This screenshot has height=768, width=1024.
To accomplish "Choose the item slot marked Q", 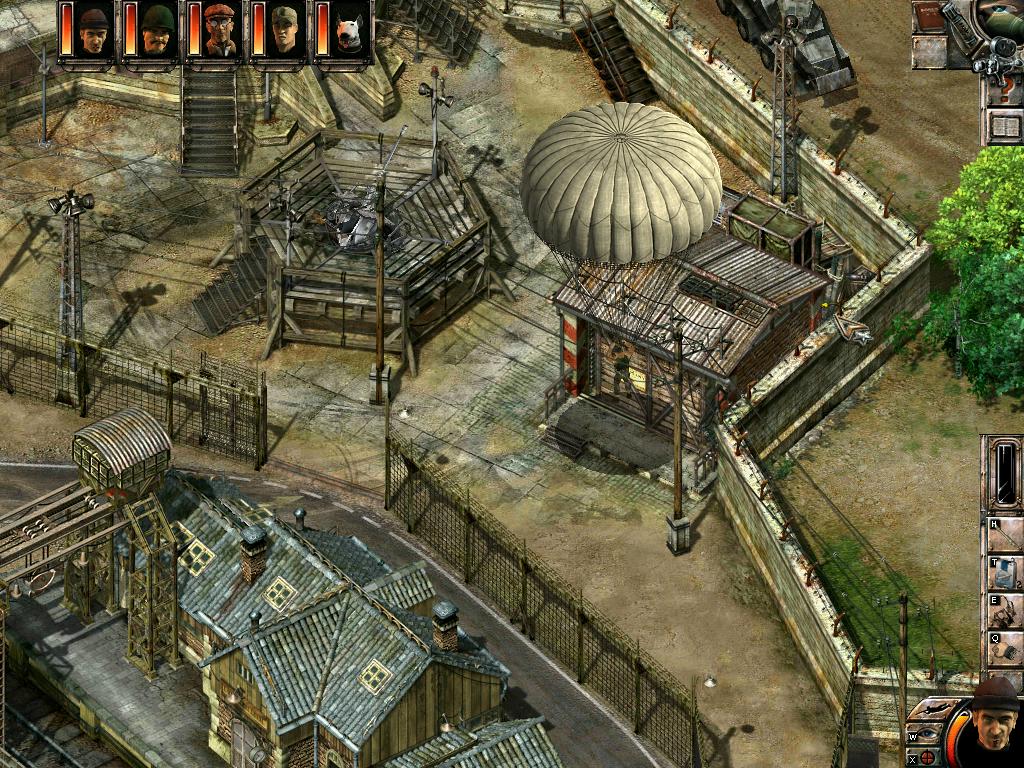I will pos(1004,648).
